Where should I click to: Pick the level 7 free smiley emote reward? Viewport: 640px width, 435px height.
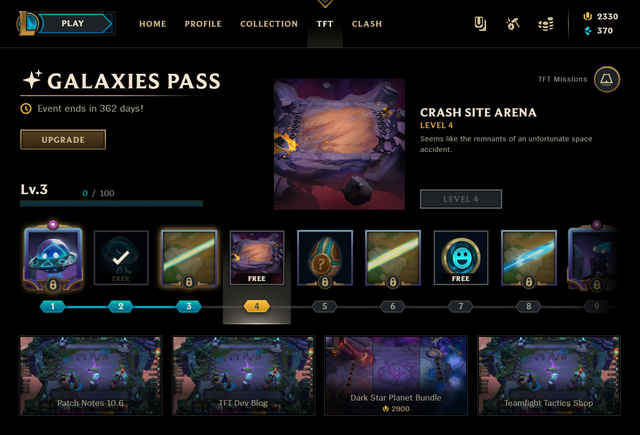pyautogui.click(x=461, y=259)
